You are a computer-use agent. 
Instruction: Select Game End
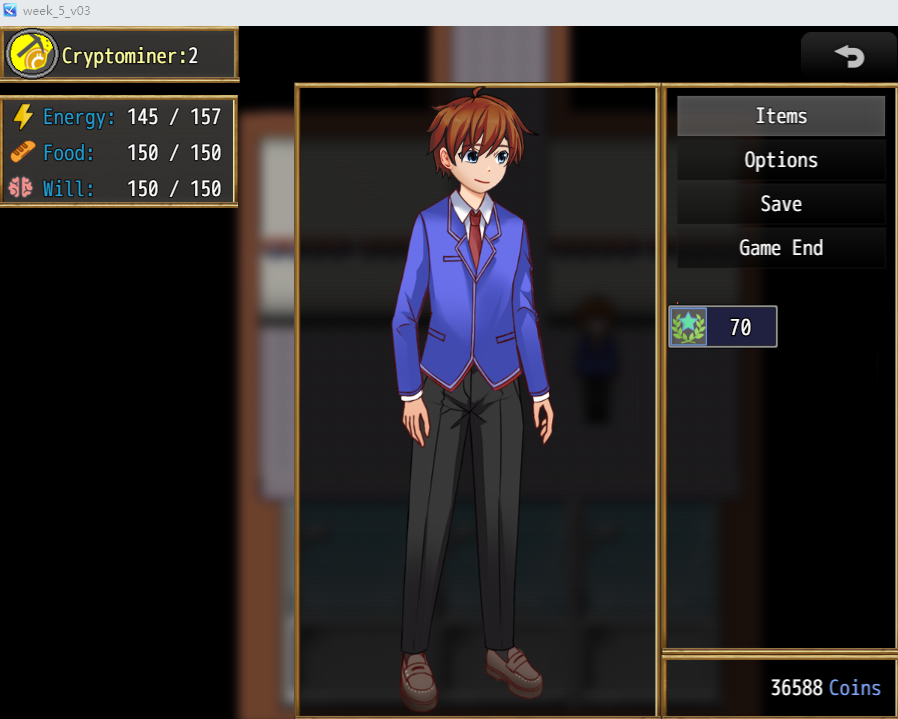781,248
